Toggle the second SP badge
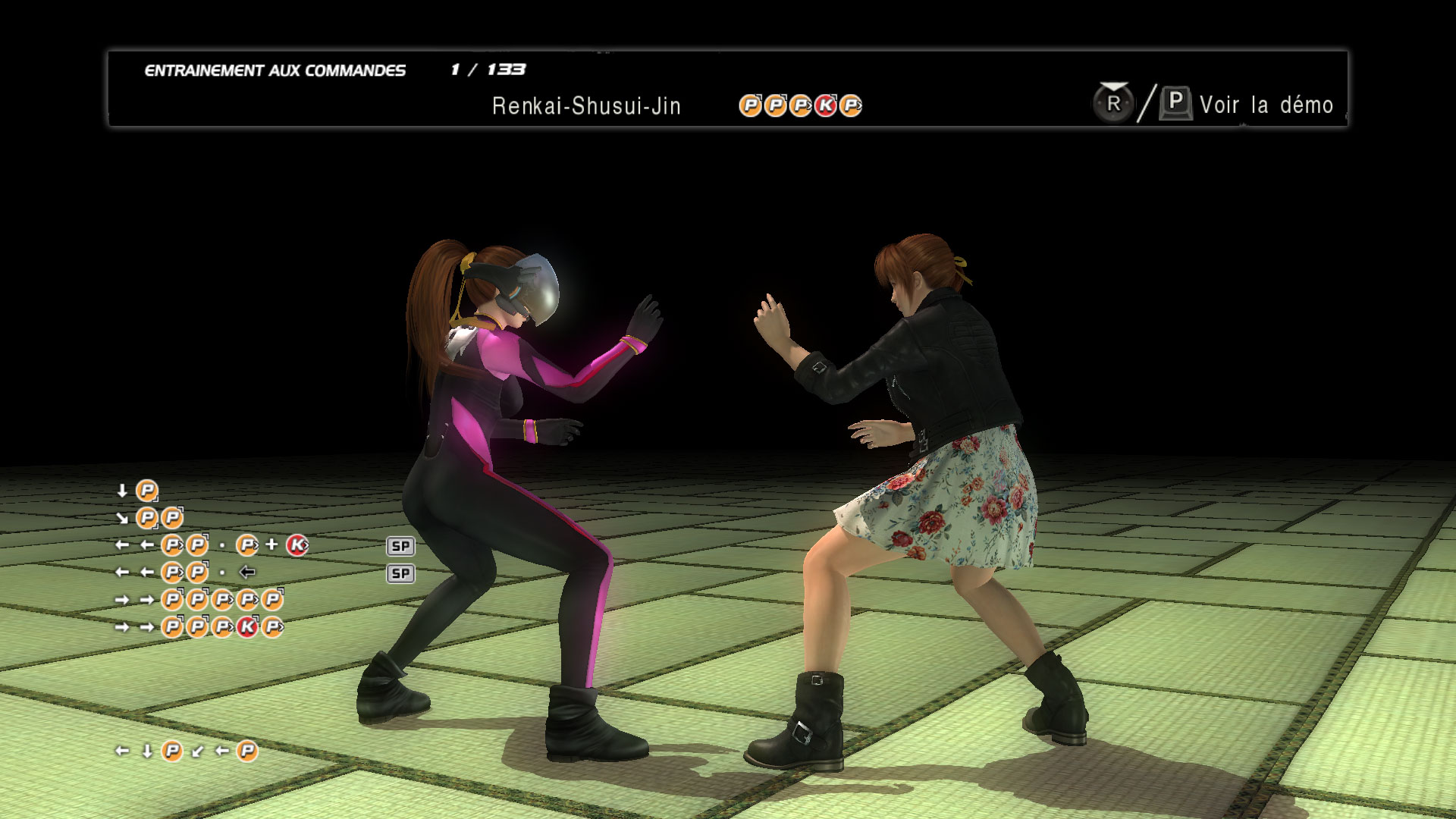 (401, 573)
